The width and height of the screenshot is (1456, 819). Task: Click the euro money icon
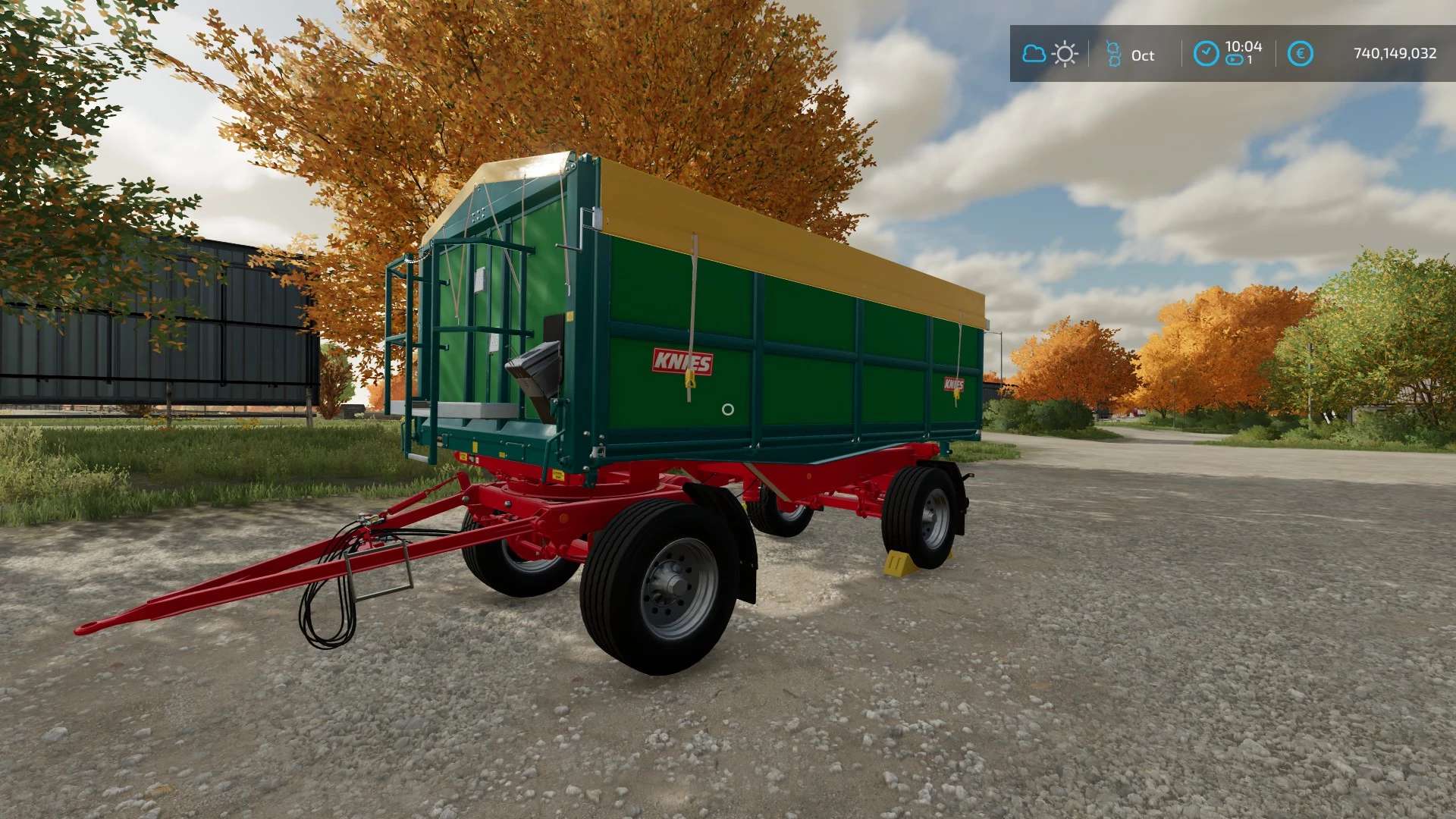coord(1300,53)
